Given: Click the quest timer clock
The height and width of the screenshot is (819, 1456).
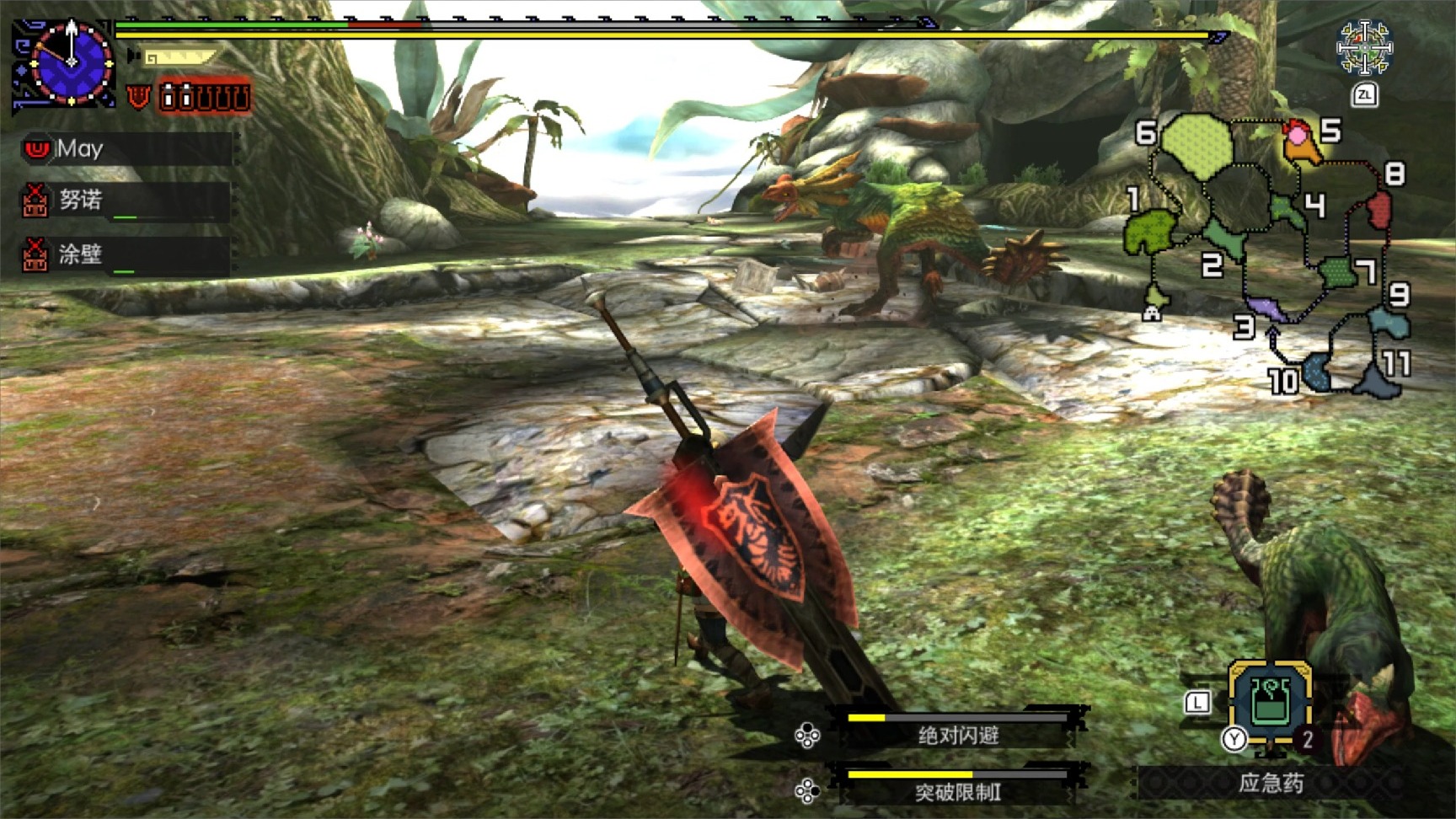Looking at the screenshot, I should pos(71,62).
